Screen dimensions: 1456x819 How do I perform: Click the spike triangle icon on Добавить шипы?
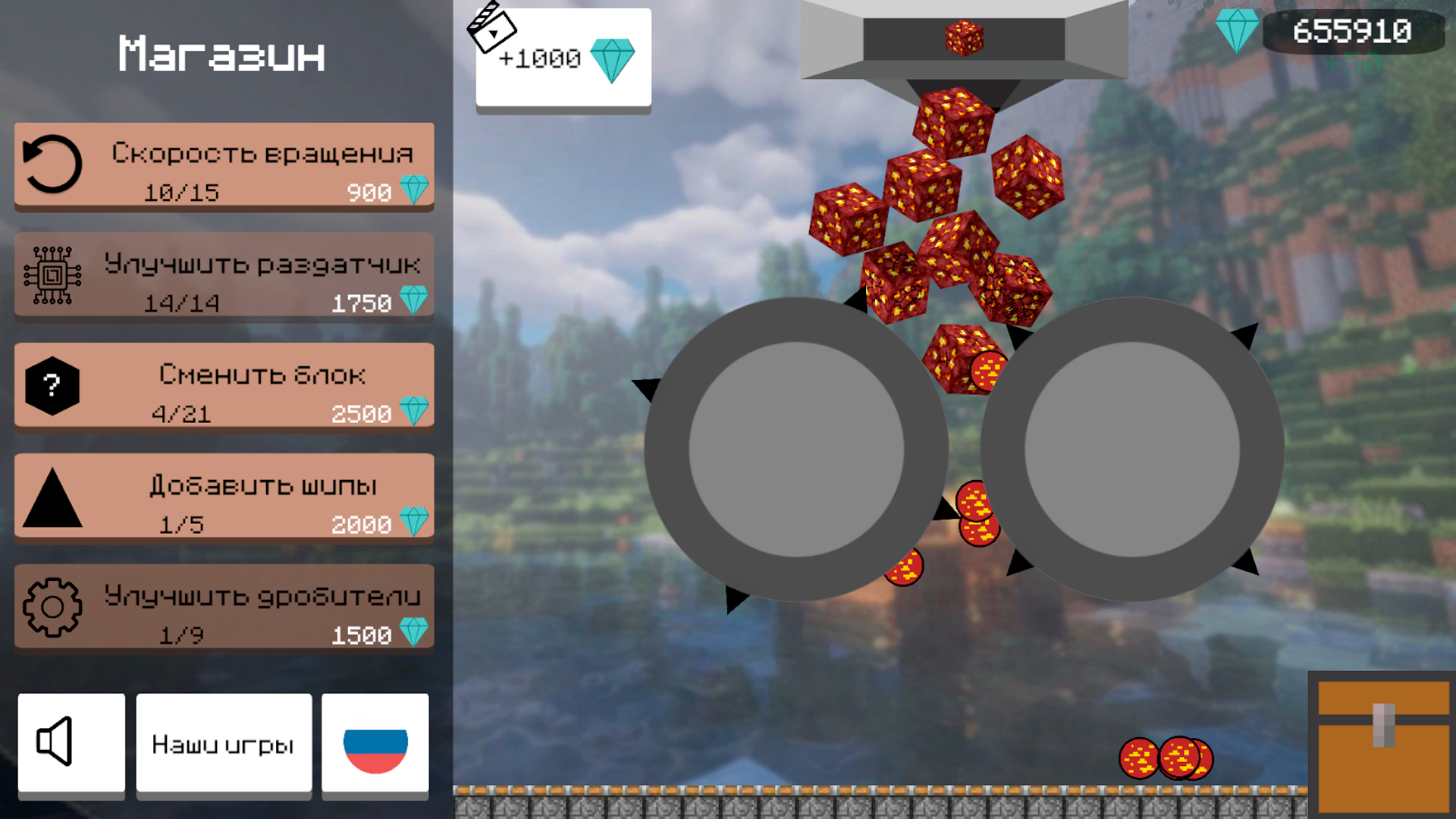(x=51, y=498)
